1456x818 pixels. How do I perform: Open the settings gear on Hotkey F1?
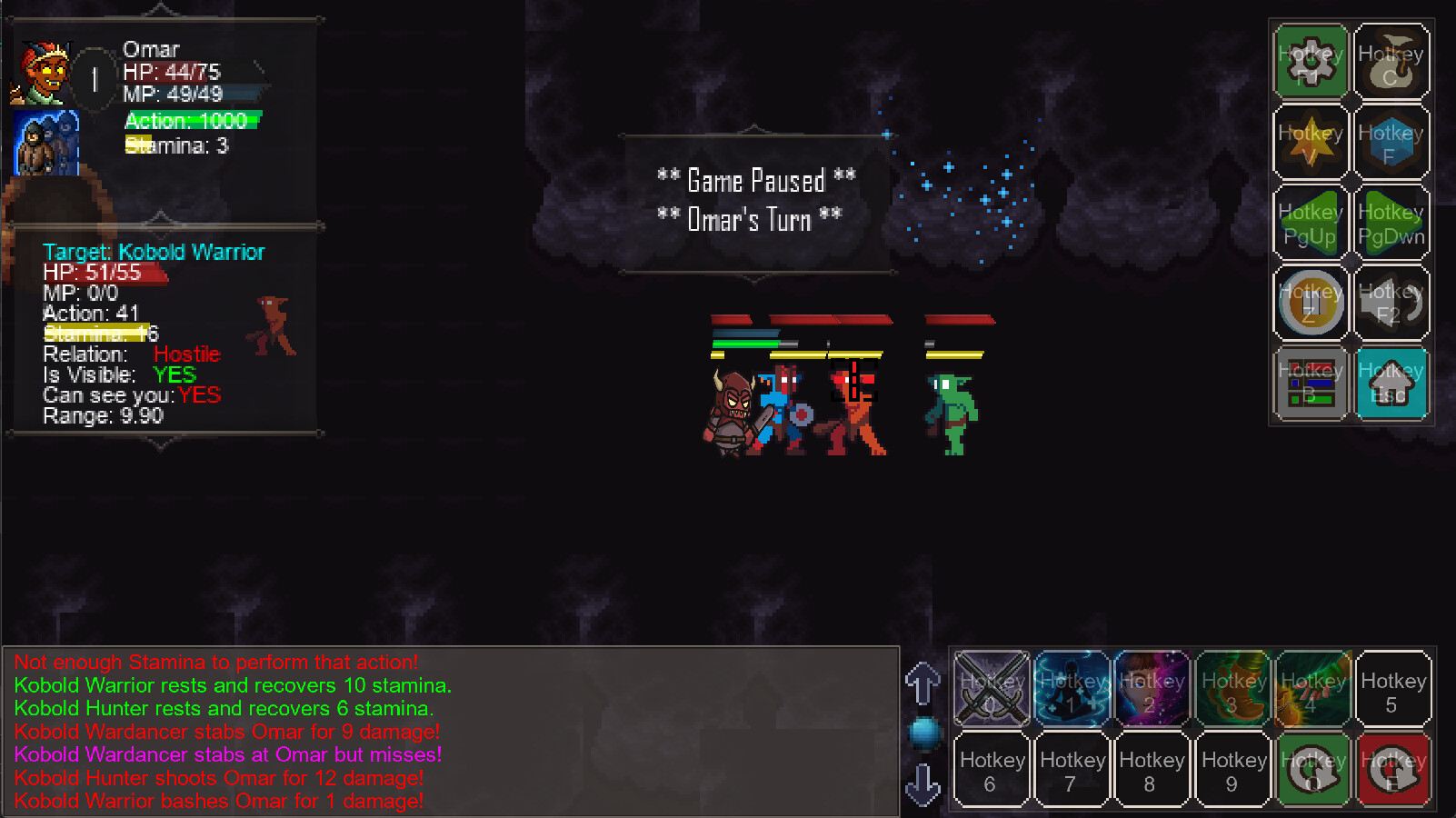click(1309, 61)
